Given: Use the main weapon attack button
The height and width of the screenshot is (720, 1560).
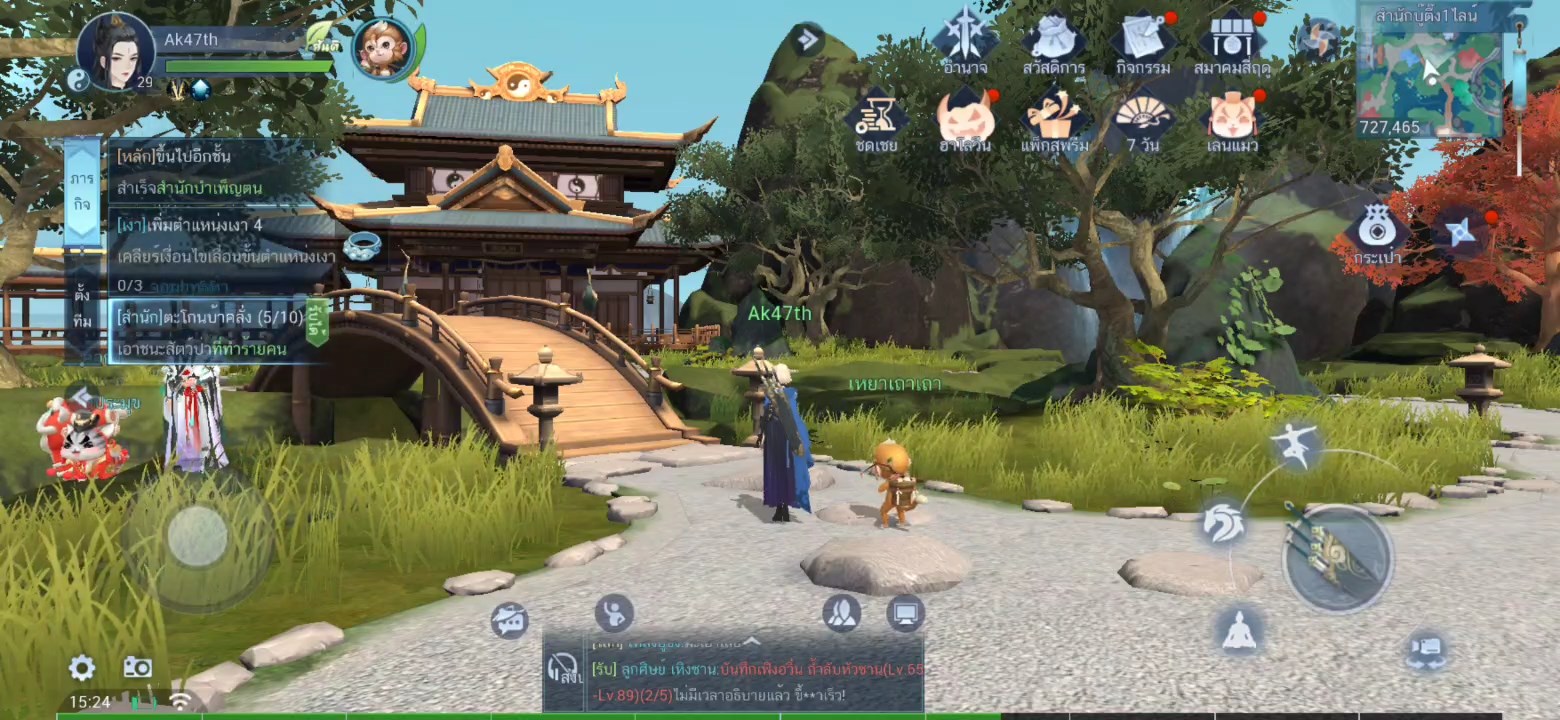Looking at the screenshot, I should [1337, 557].
